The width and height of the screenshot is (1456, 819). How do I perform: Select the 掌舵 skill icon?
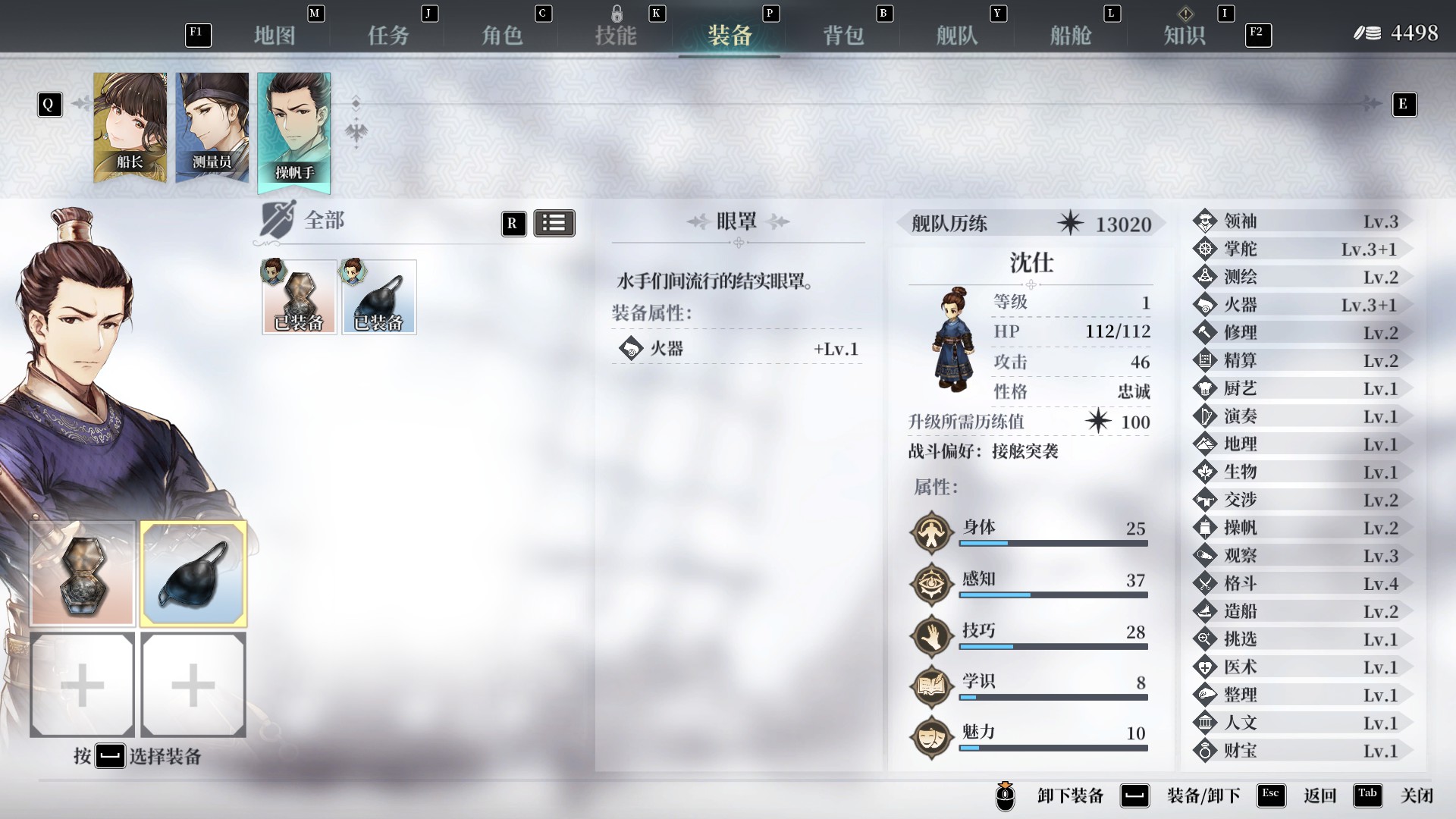(x=1207, y=249)
